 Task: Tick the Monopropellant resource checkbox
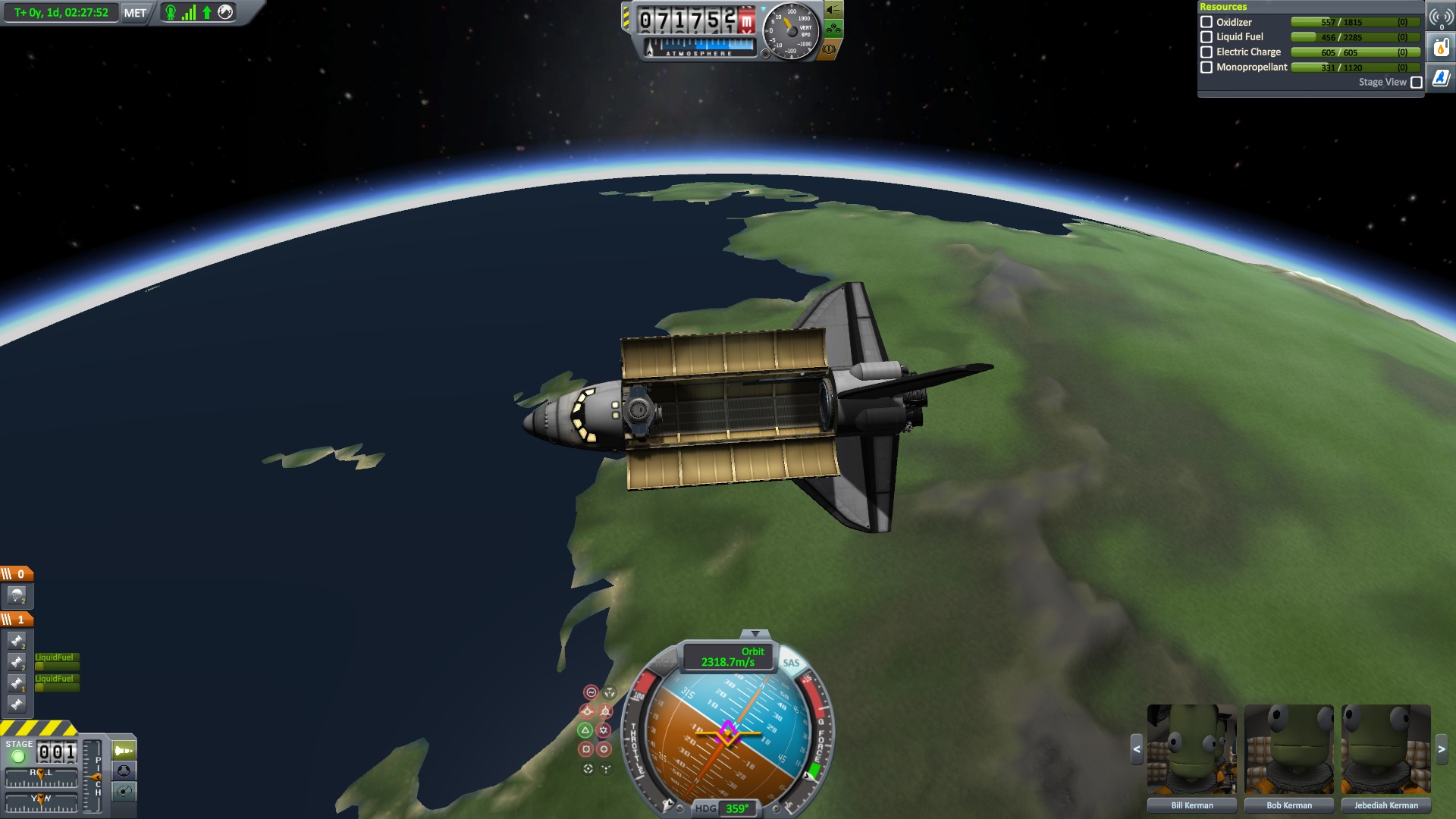(1207, 67)
